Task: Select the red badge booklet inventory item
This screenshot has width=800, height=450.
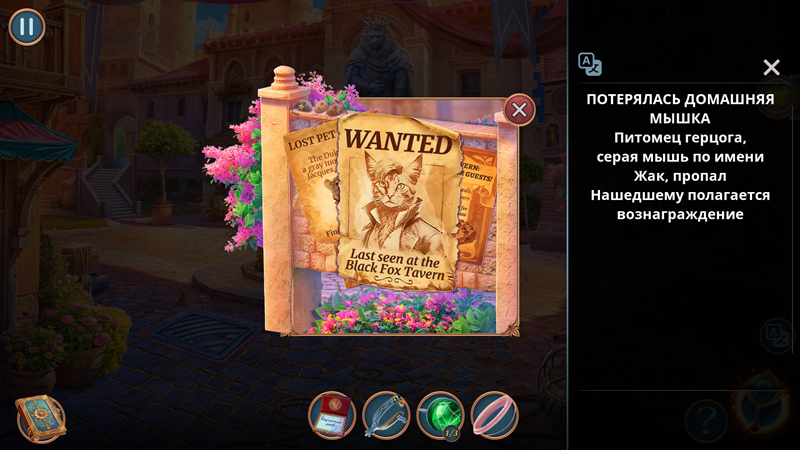Action: point(332,415)
